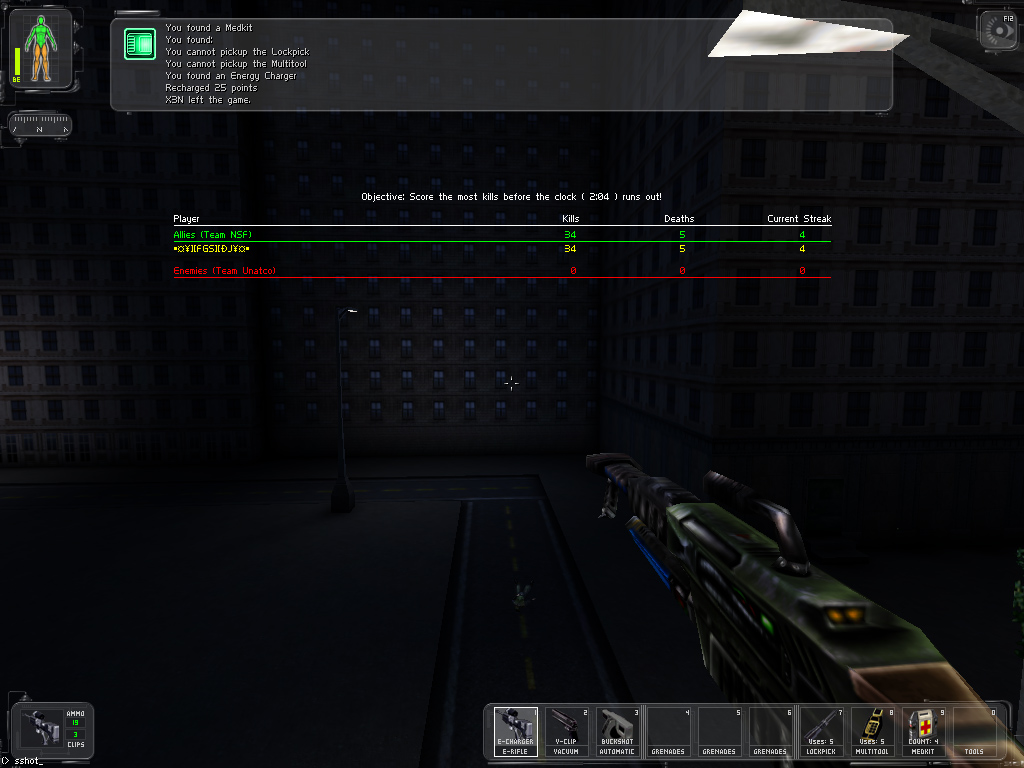
Task: Switch to the Vacuum weapon slot
Action: [566, 731]
